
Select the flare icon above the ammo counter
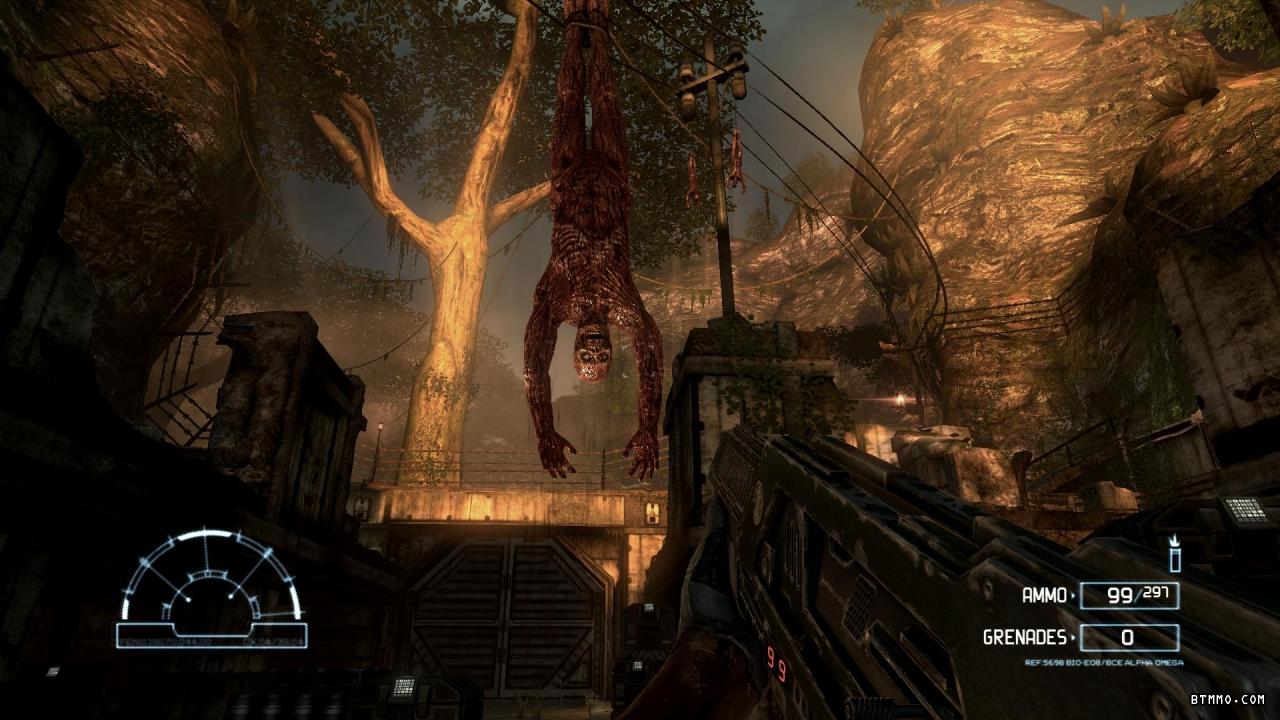click(x=1175, y=555)
